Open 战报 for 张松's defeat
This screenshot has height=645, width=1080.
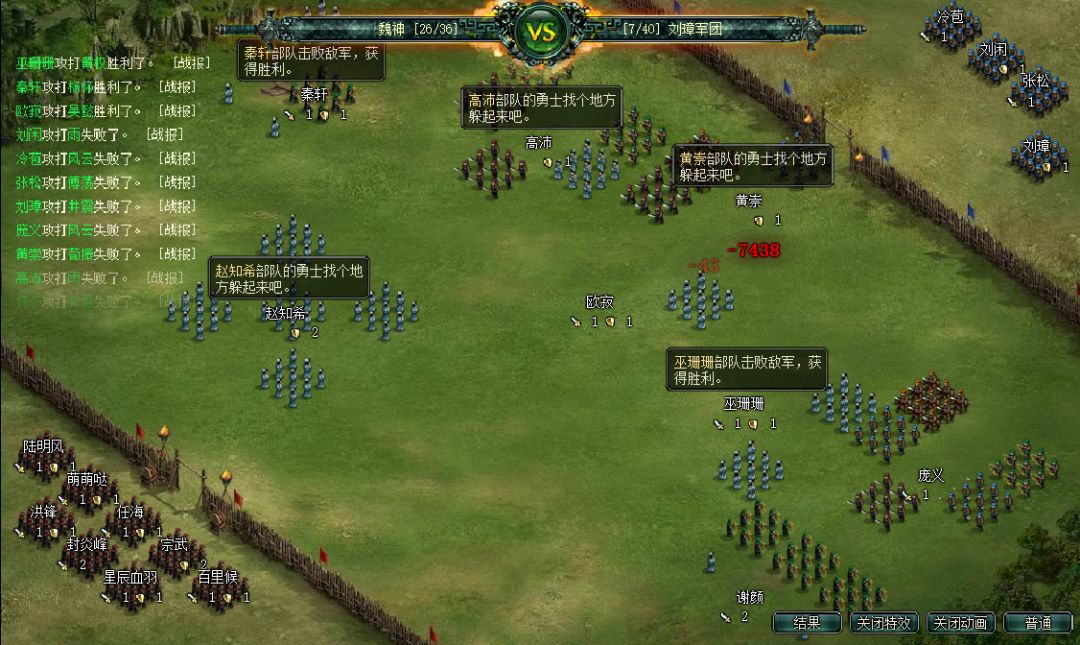[177, 183]
